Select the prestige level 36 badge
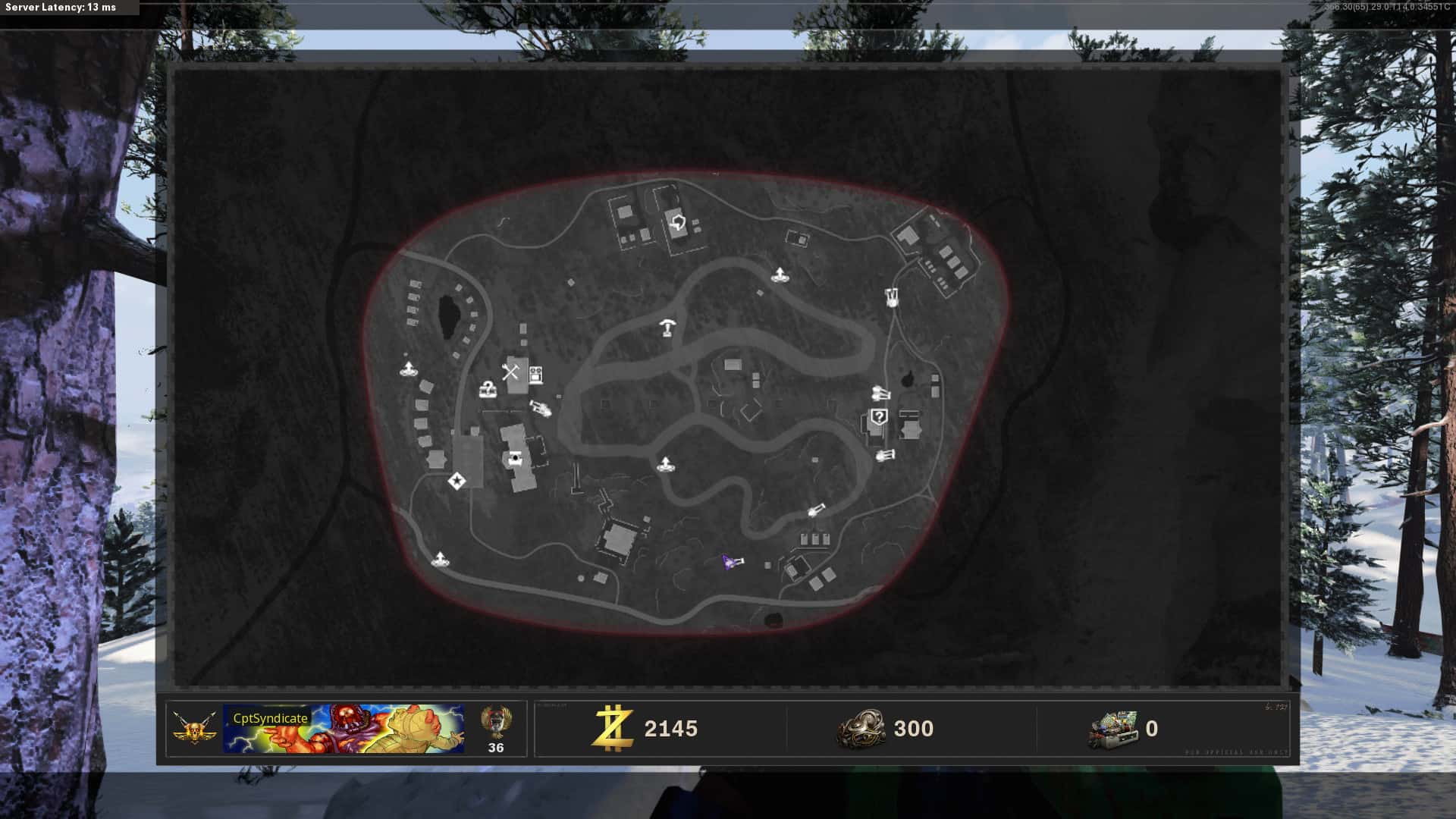Viewport: 1456px width, 819px height. pyautogui.click(x=496, y=730)
